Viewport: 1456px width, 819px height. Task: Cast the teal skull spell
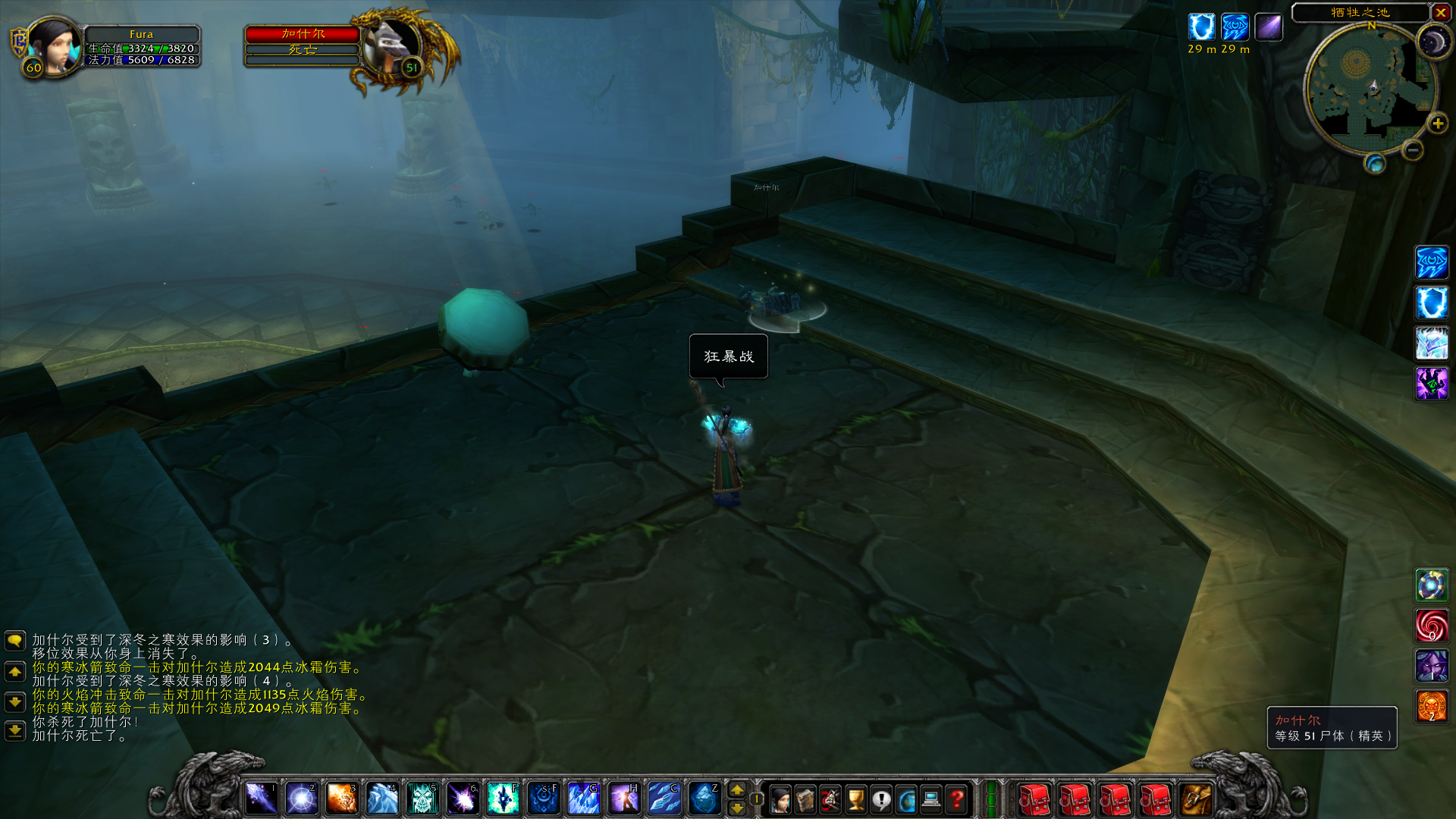click(x=422, y=799)
